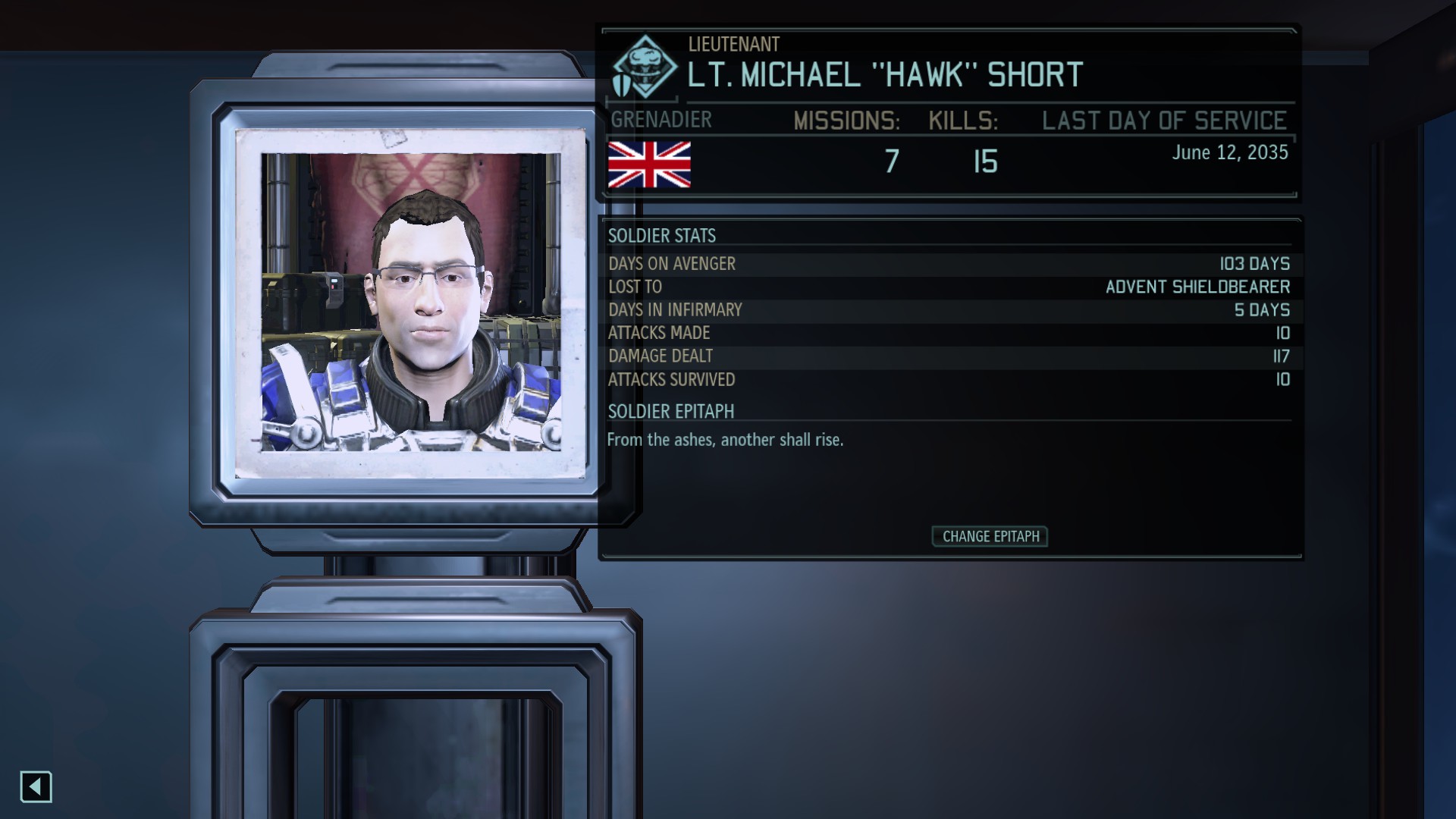Select the SOLDIER STATS section header
This screenshot has height=819, width=1456.
click(x=661, y=236)
